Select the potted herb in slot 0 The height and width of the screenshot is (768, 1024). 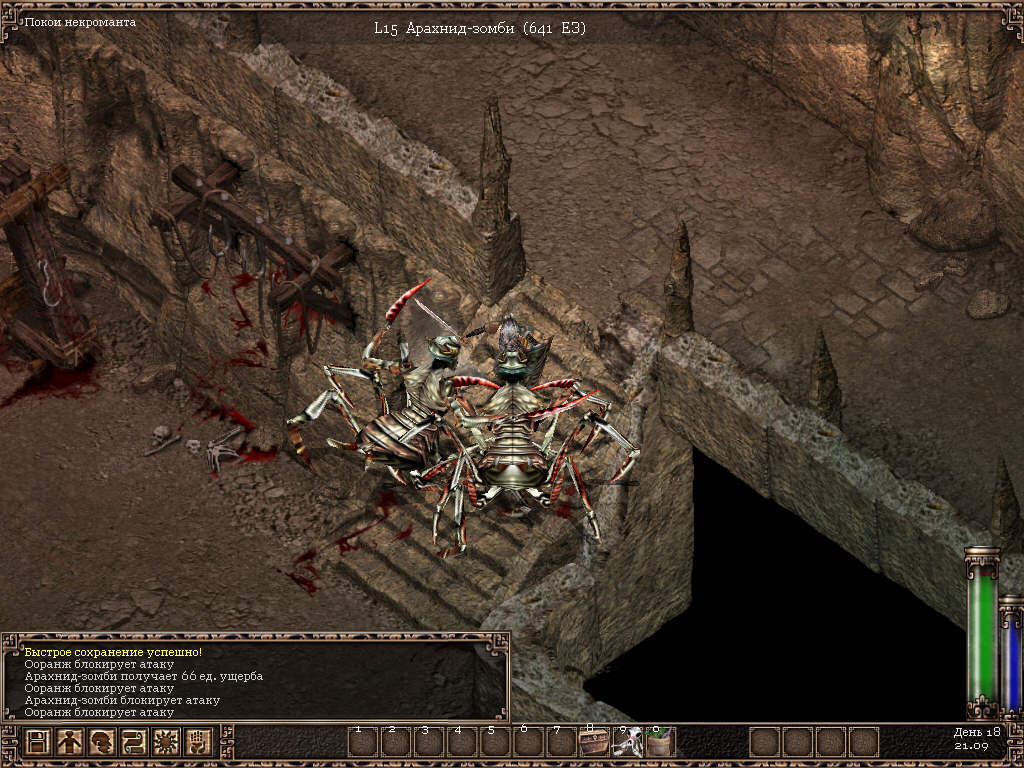[x=659, y=742]
